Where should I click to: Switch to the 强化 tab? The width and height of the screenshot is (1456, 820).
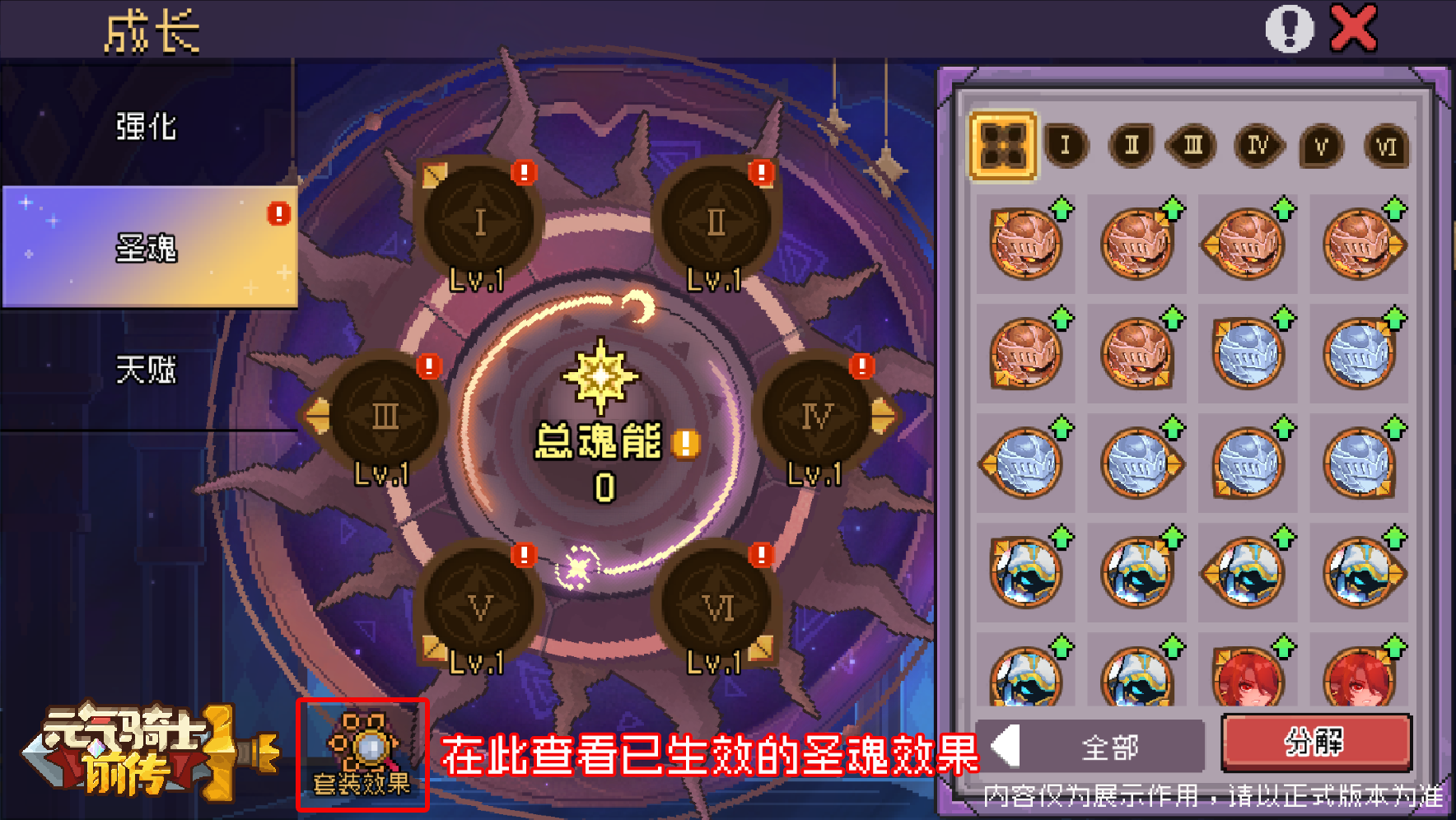(147, 128)
